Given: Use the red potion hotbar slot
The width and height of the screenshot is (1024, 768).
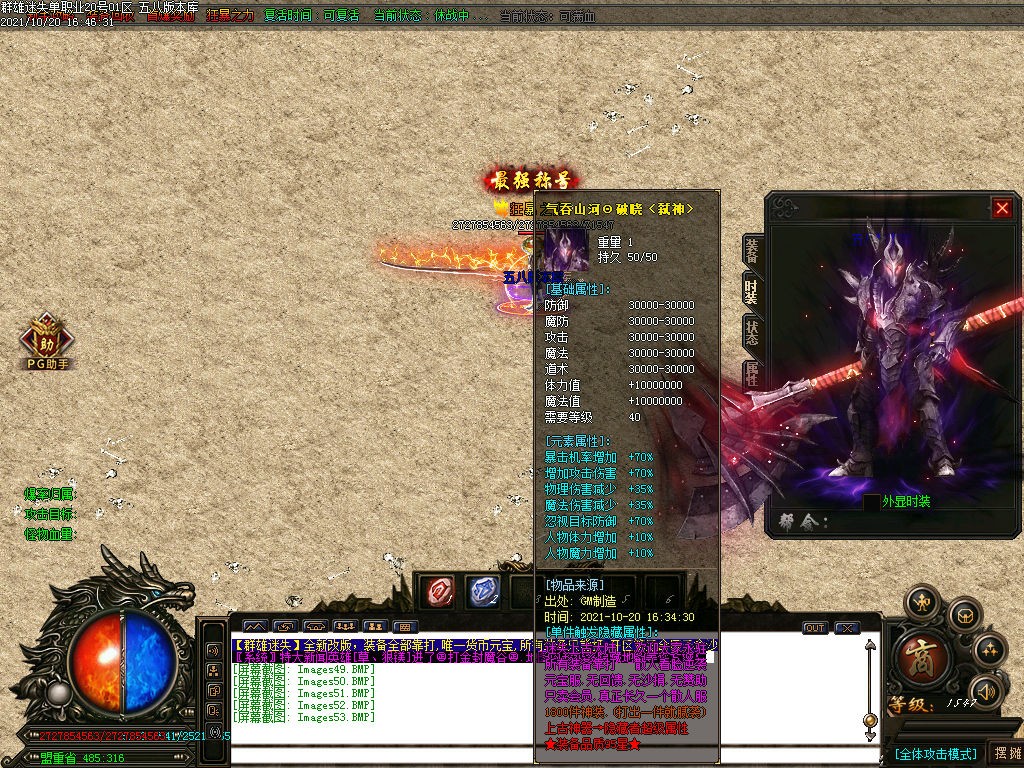Looking at the screenshot, I should tap(437, 591).
